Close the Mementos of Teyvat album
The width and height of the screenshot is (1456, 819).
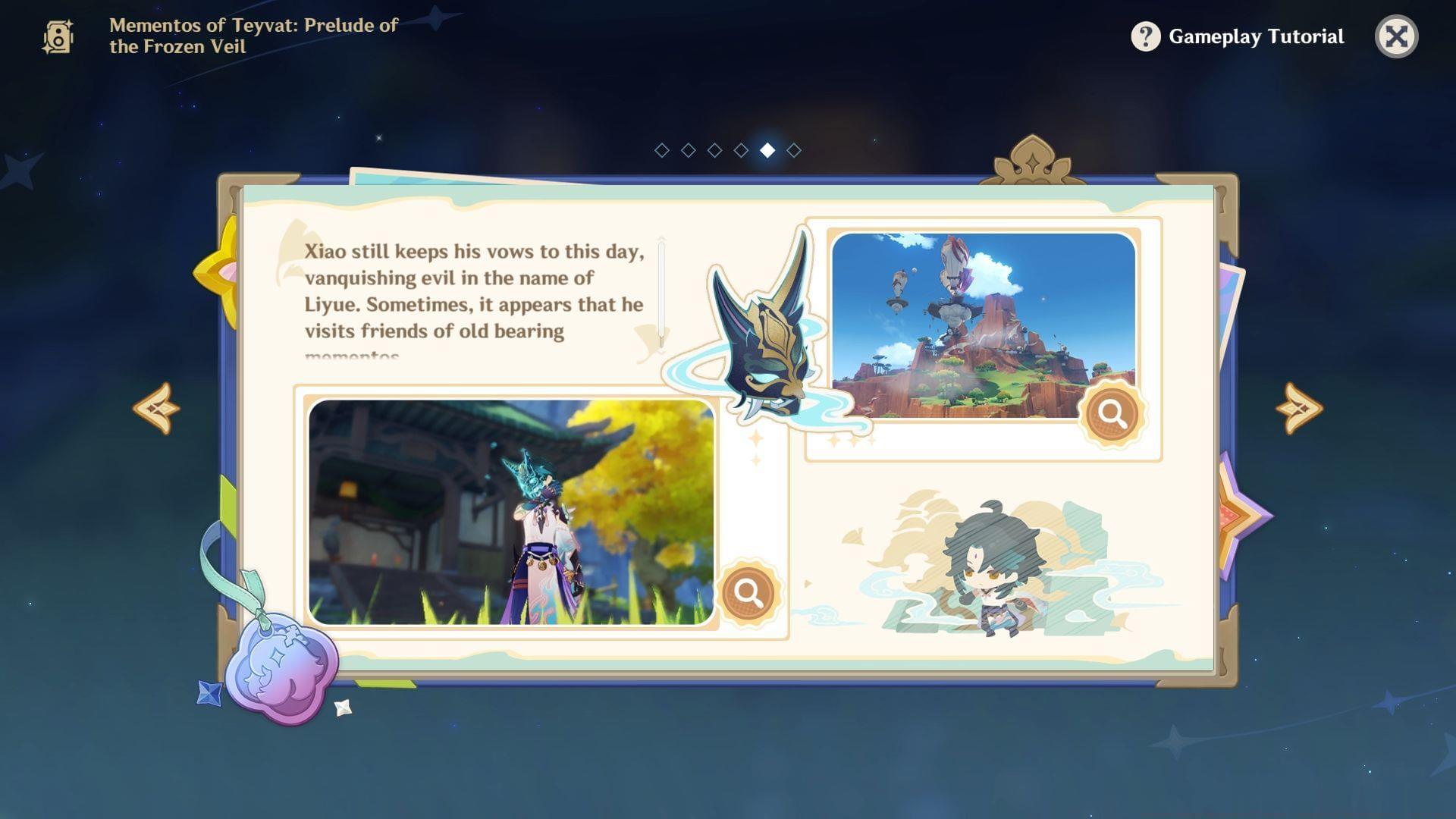1399,36
